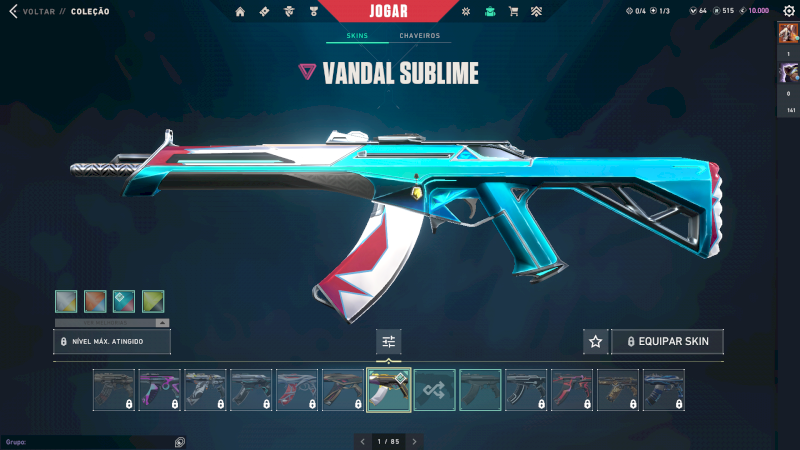Switch to the Chaveiros tab
The width and height of the screenshot is (800, 450).
point(419,36)
